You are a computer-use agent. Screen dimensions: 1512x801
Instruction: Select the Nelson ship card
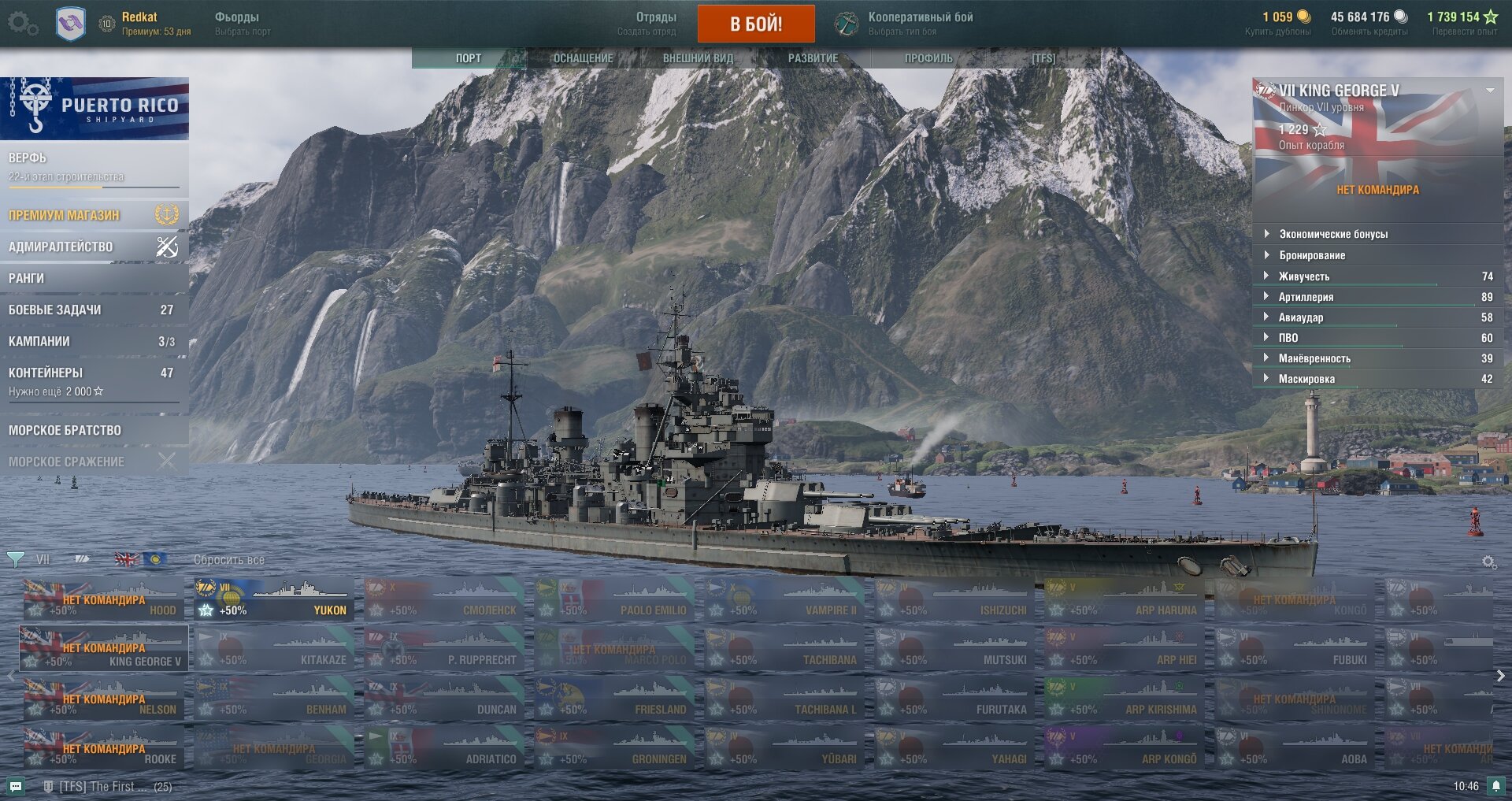102,699
